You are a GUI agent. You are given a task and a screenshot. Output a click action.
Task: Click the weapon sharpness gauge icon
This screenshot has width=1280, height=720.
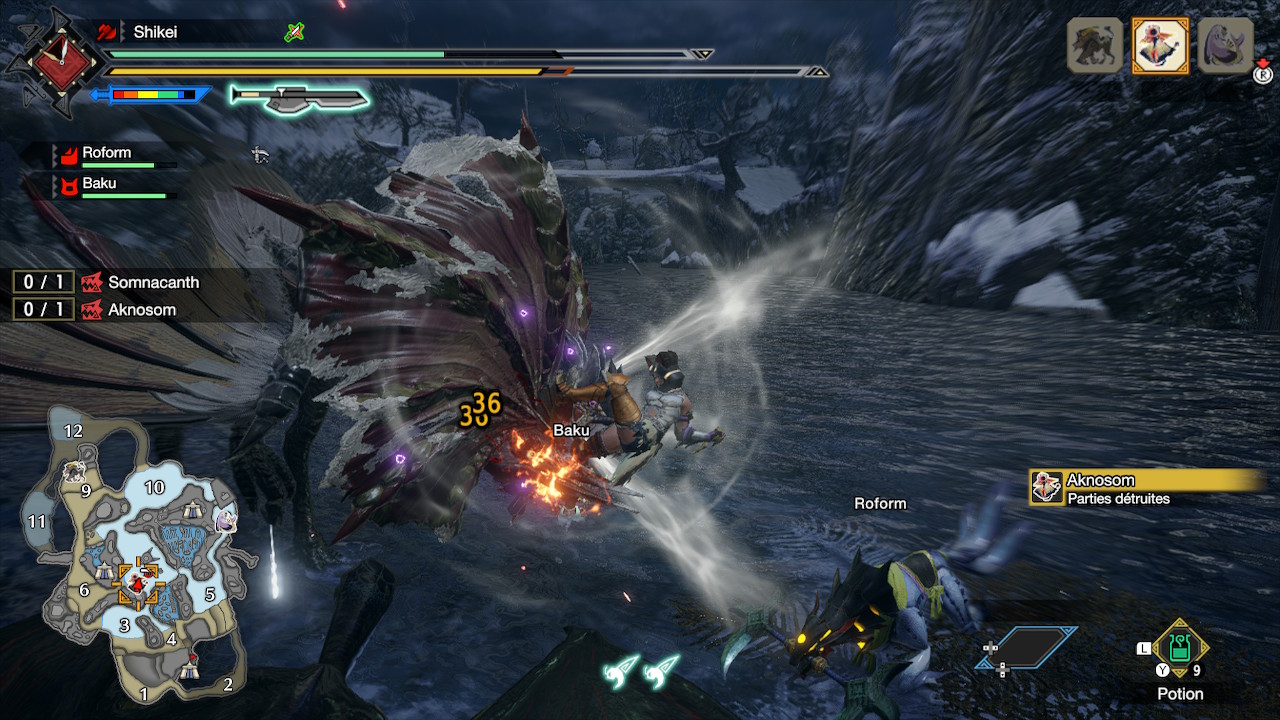coord(299,96)
